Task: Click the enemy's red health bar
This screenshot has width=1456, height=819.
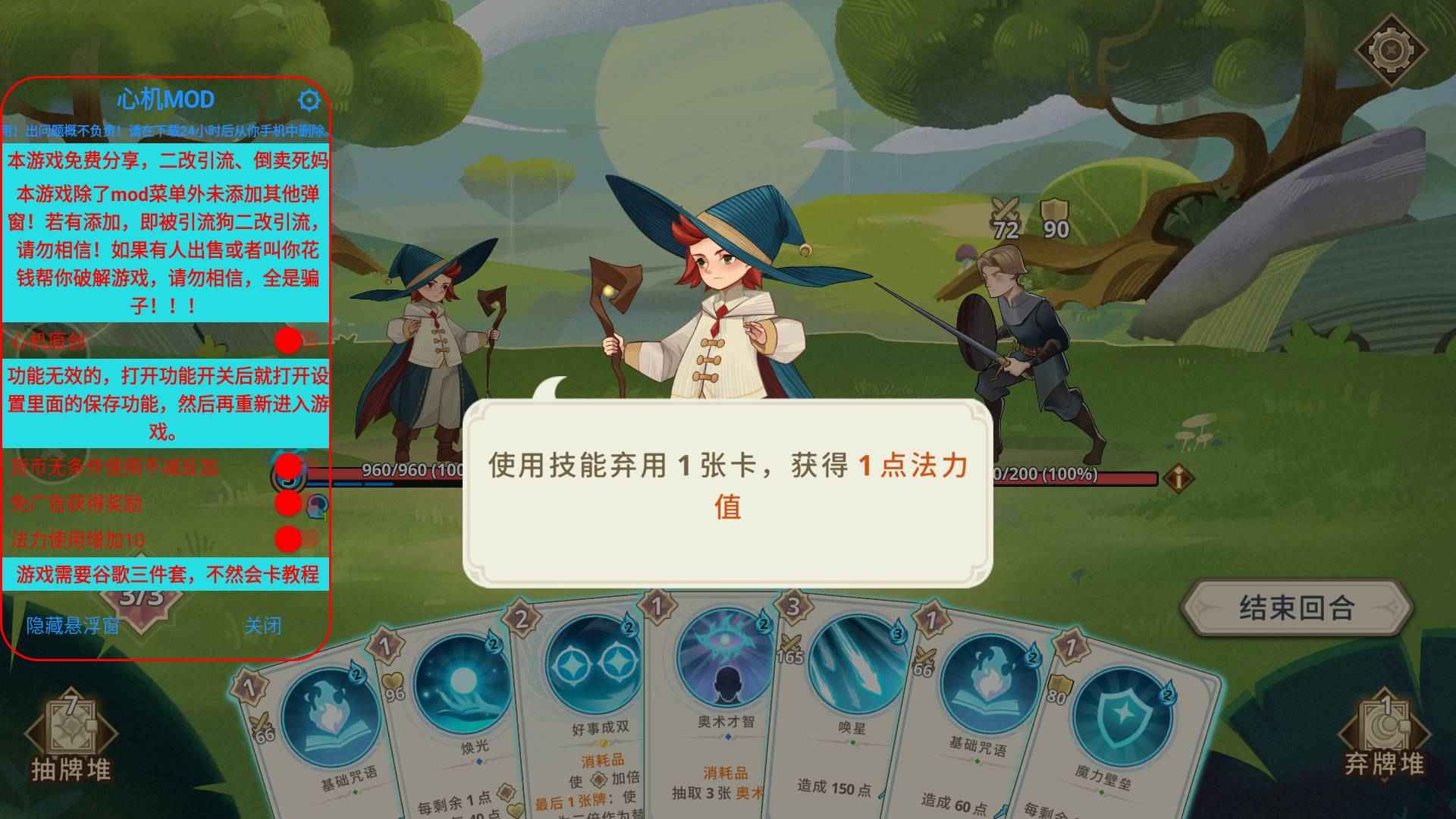Action: coord(1077,478)
